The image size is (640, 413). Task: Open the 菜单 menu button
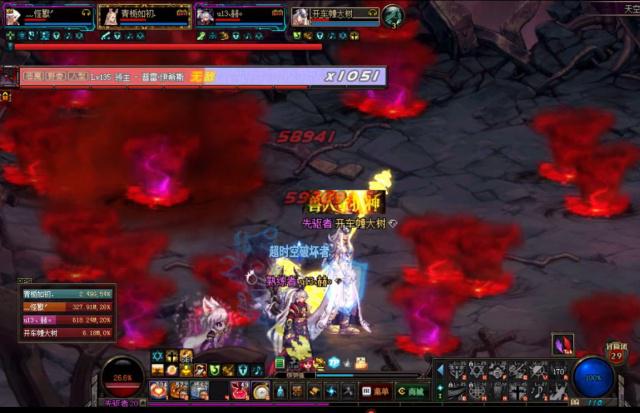coord(376,391)
